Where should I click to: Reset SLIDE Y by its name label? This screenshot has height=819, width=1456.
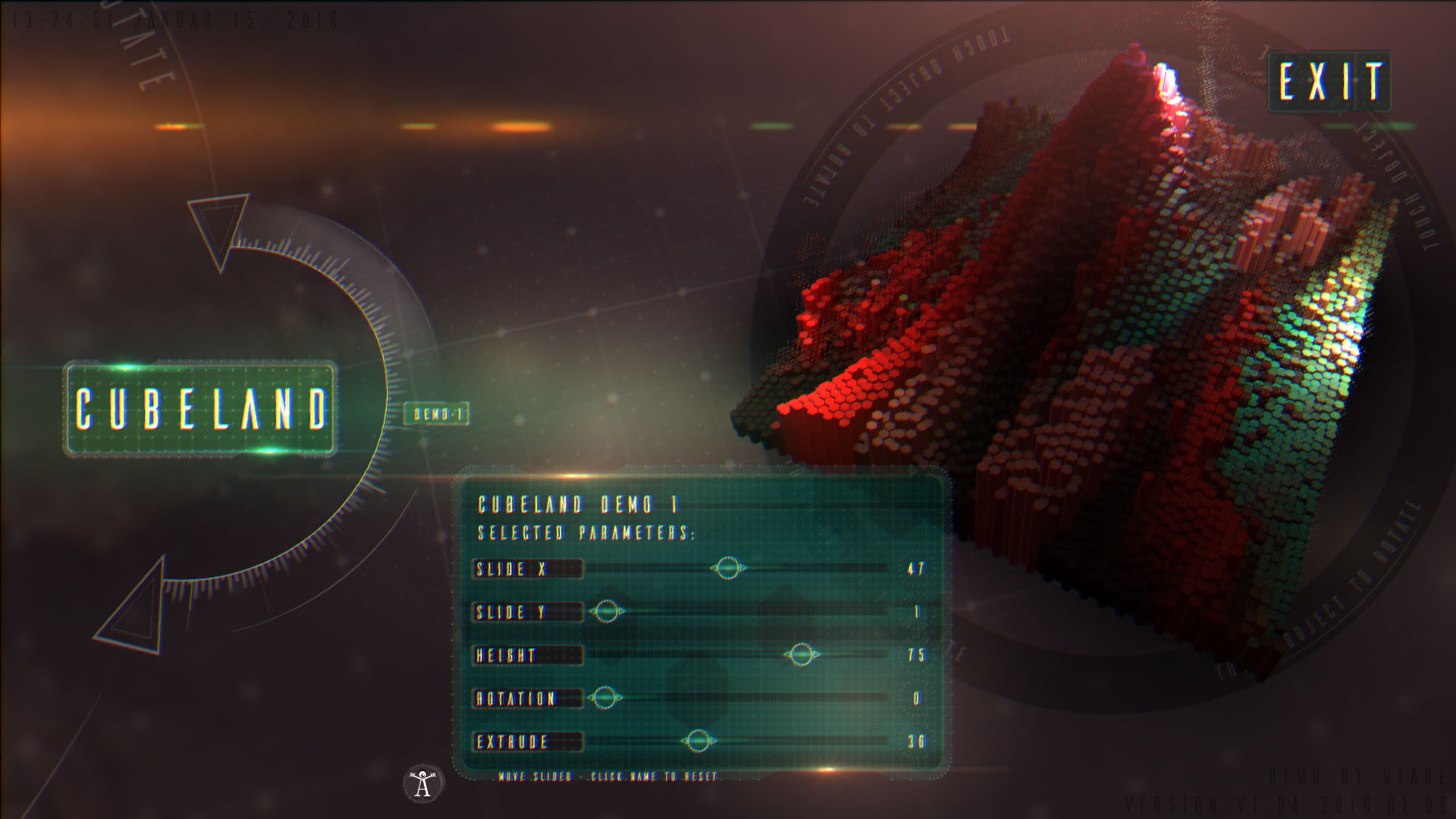527,612
